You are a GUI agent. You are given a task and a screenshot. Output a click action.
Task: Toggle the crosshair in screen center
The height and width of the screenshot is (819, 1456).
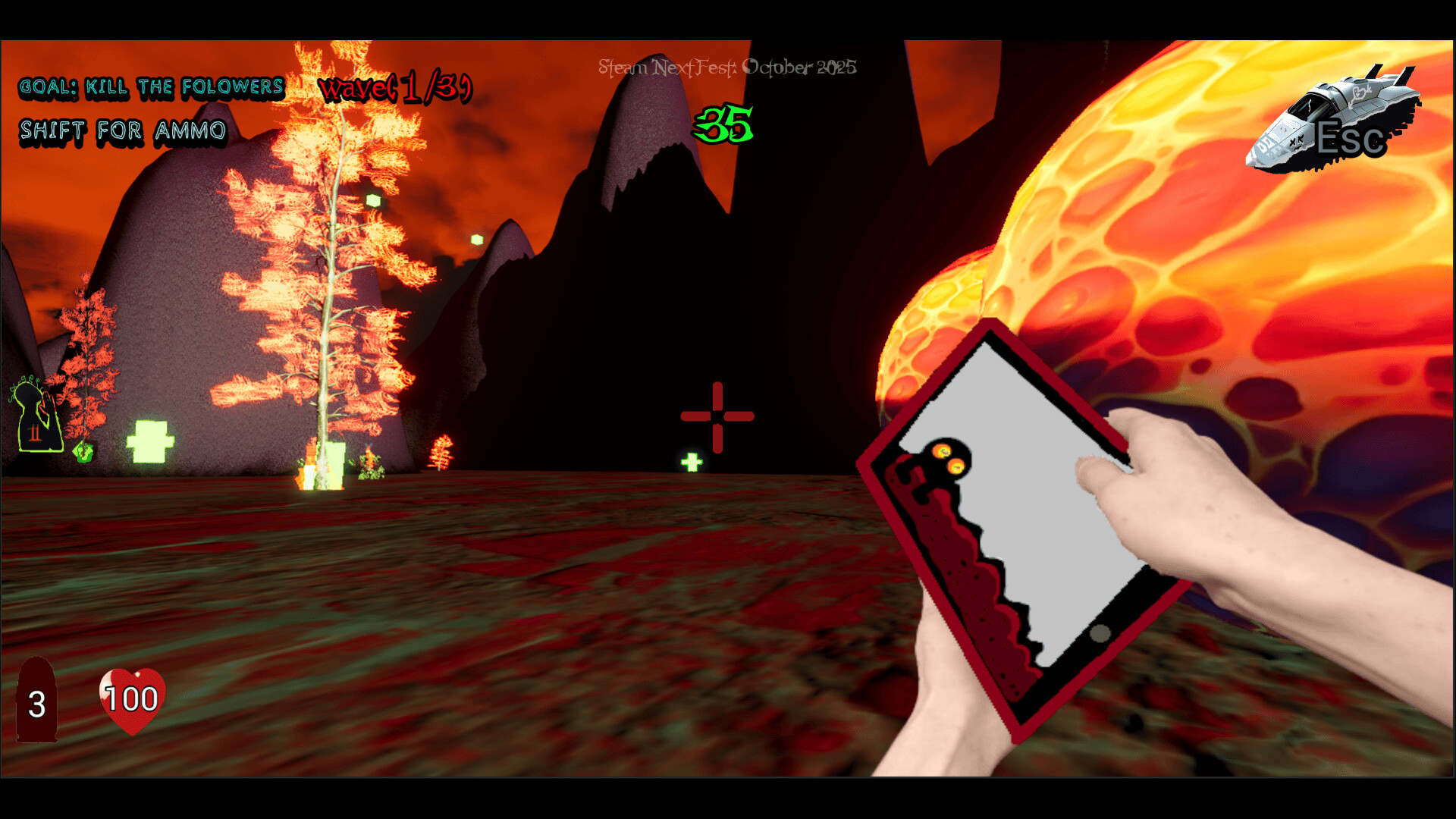click(718, 415)
